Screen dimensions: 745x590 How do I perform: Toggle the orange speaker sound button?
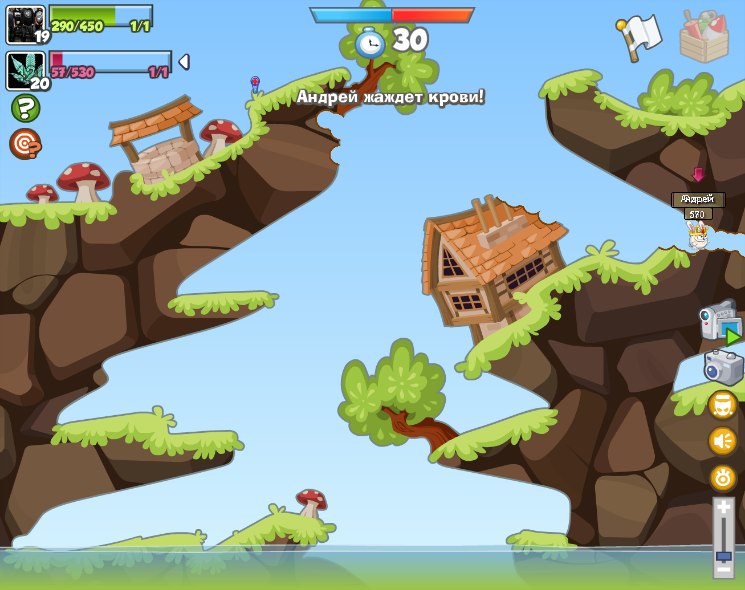pyautogui.click(x=723, y=441)
